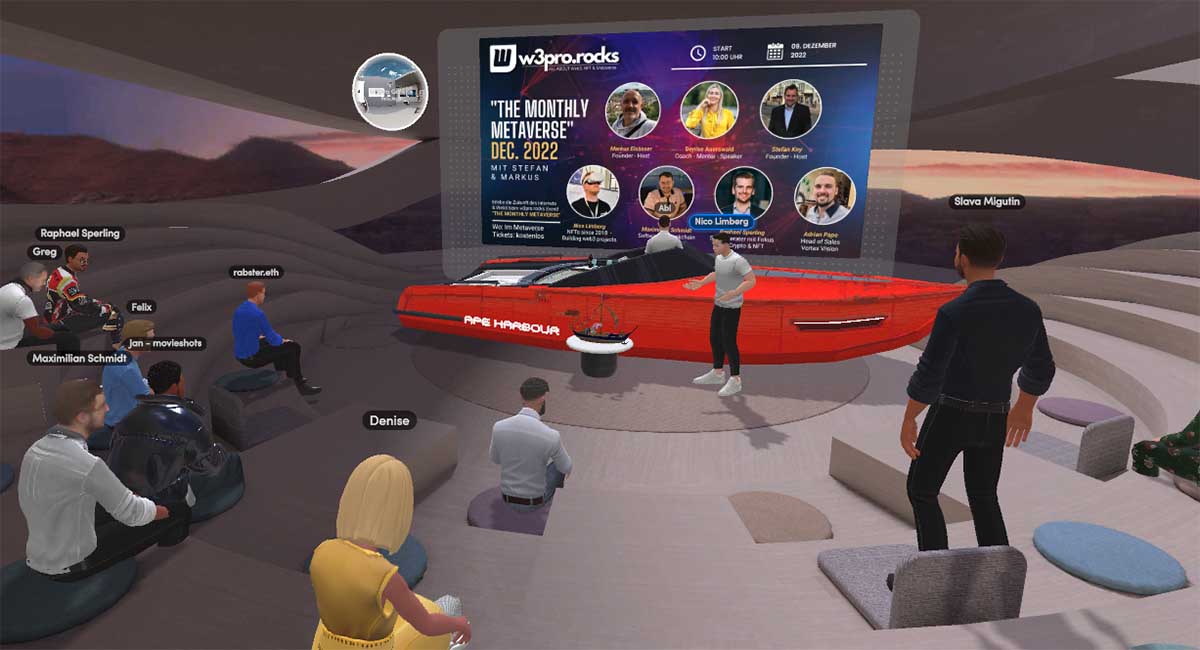Image resolution: width=1200 pixels, height=650 pixels.
Task: Choose the Felix player name tag
Action: [x=141, y=307]
